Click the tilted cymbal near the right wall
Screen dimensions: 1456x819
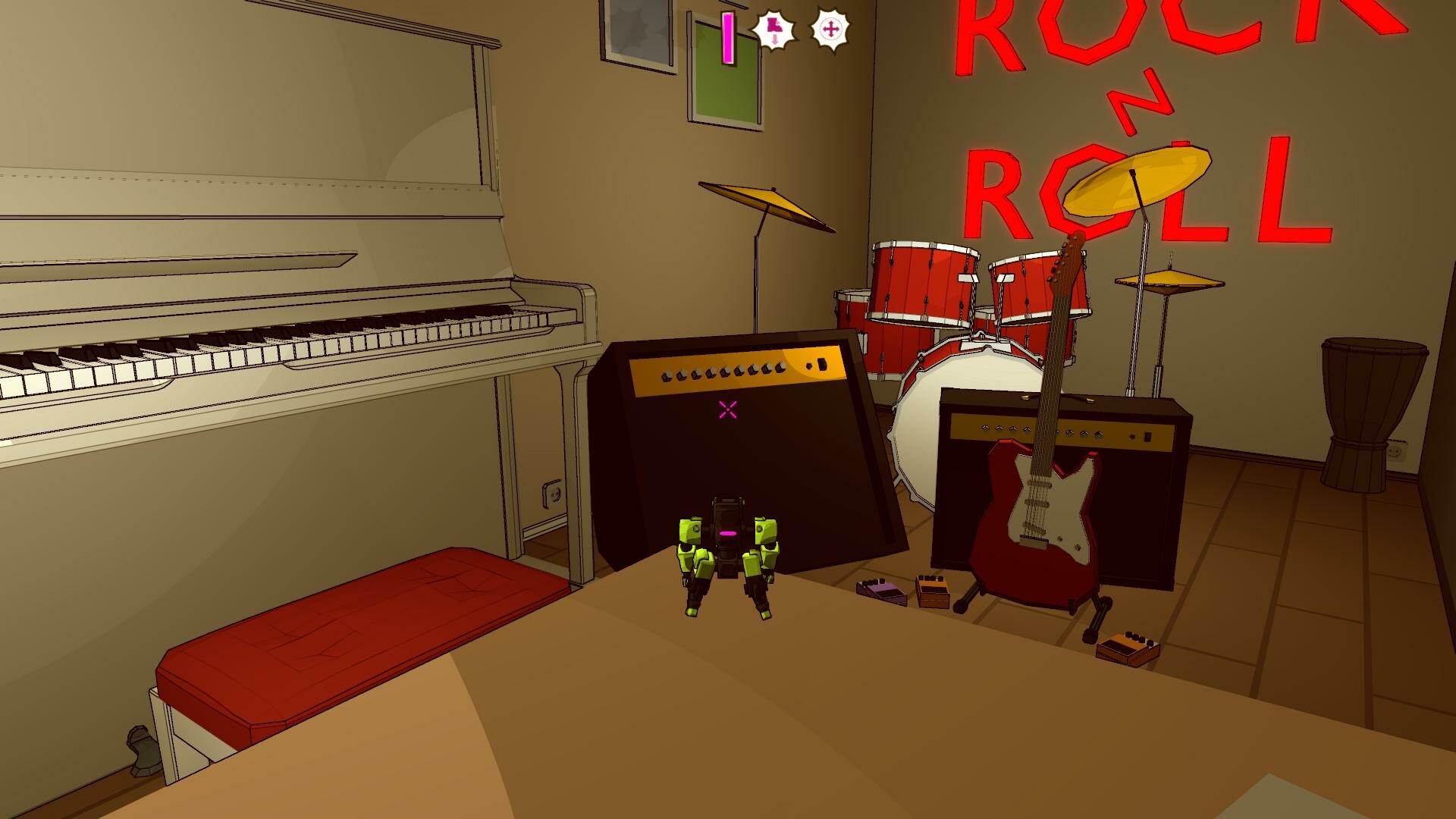click(x=1168, y=282)
